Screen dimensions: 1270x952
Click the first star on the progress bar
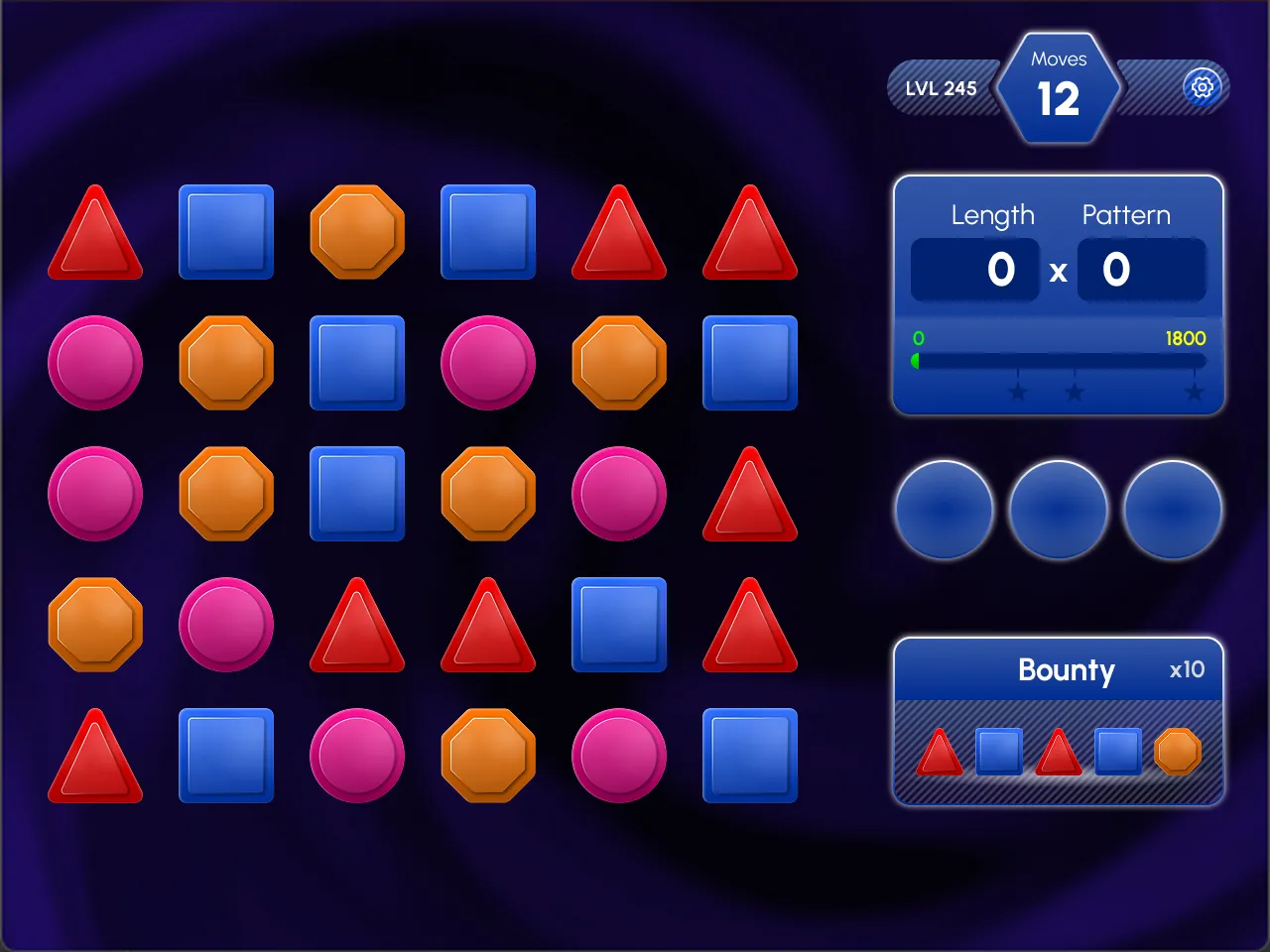coord(1019,393)
